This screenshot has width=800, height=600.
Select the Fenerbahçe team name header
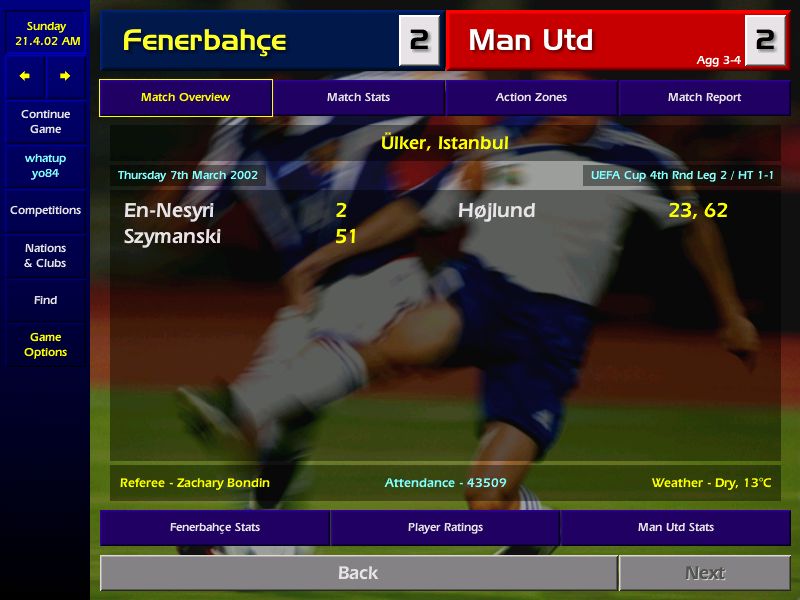[204, 41]
